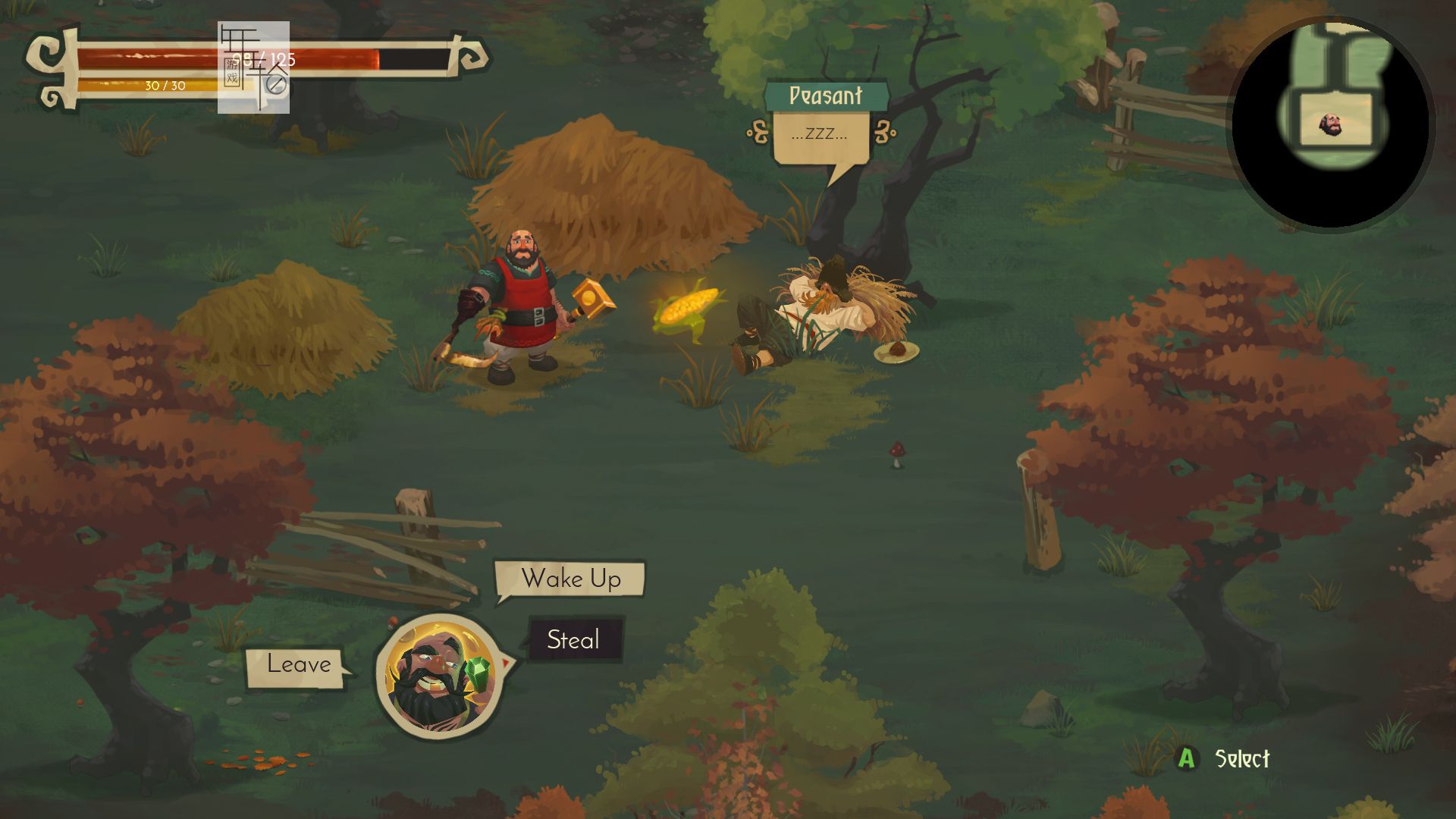The width and height of the screenshot is (1456, 819).
Task: Select the Steal dialogue option
Action: (x=574, y=640)
